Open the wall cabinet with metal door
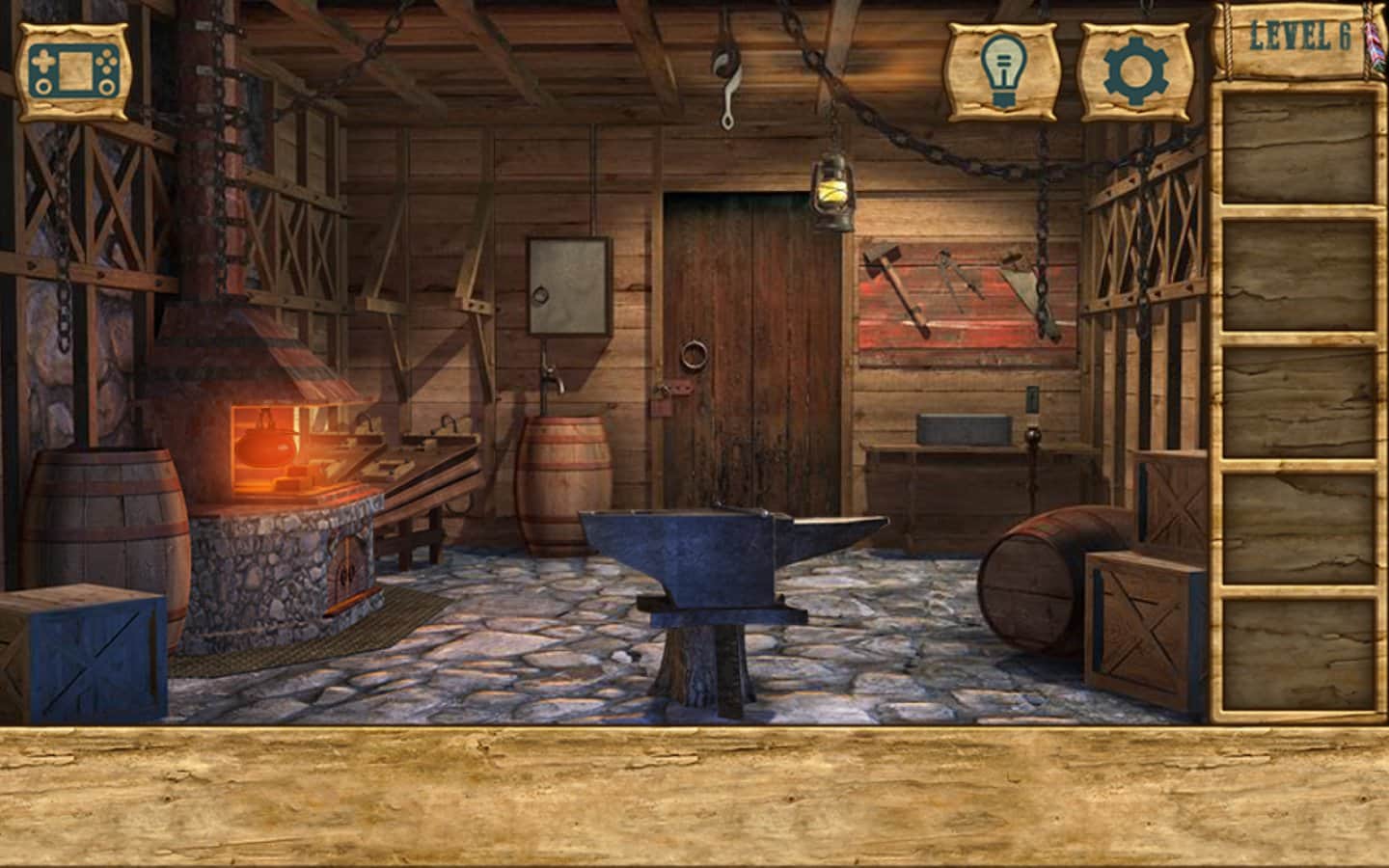Viewport: 1389px width, 868px height. click(x=569, y=285)
